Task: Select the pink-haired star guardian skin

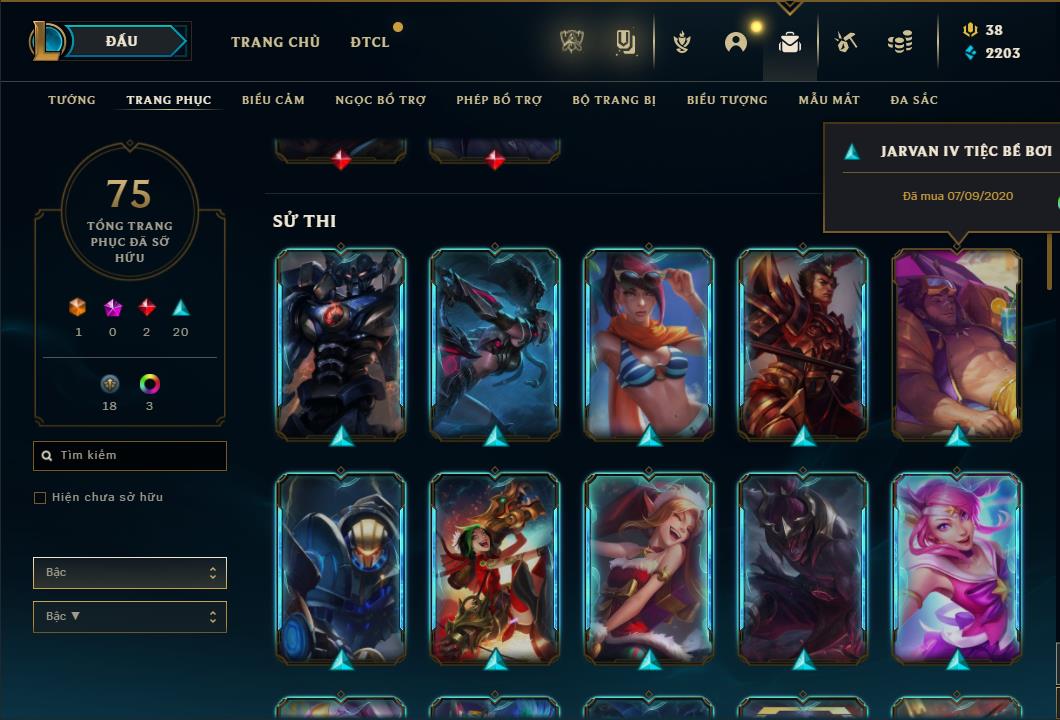Action: click(x=957, y=567)
